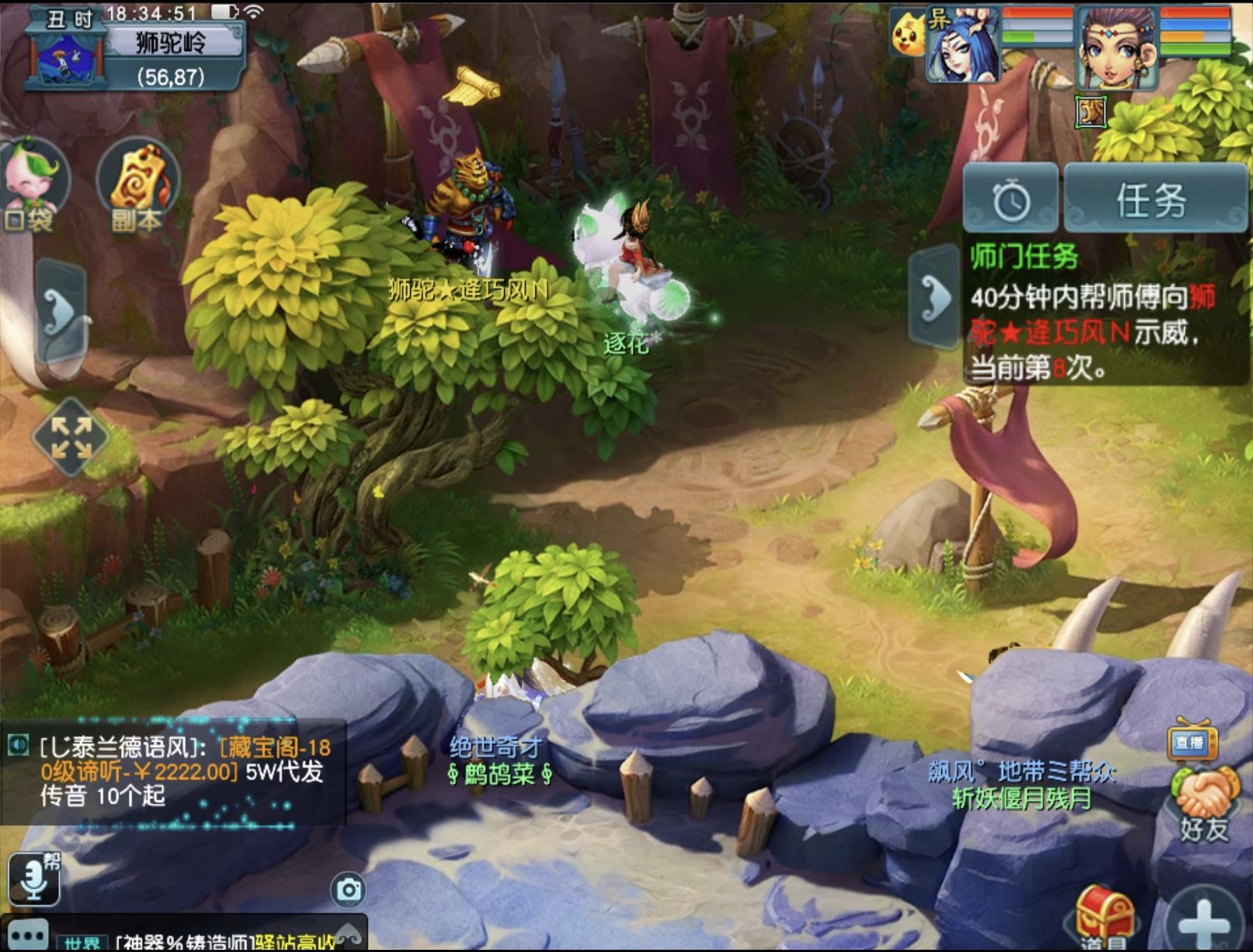Take a screenshot with the camera button
1253x952 pixels.
(349, 889)
